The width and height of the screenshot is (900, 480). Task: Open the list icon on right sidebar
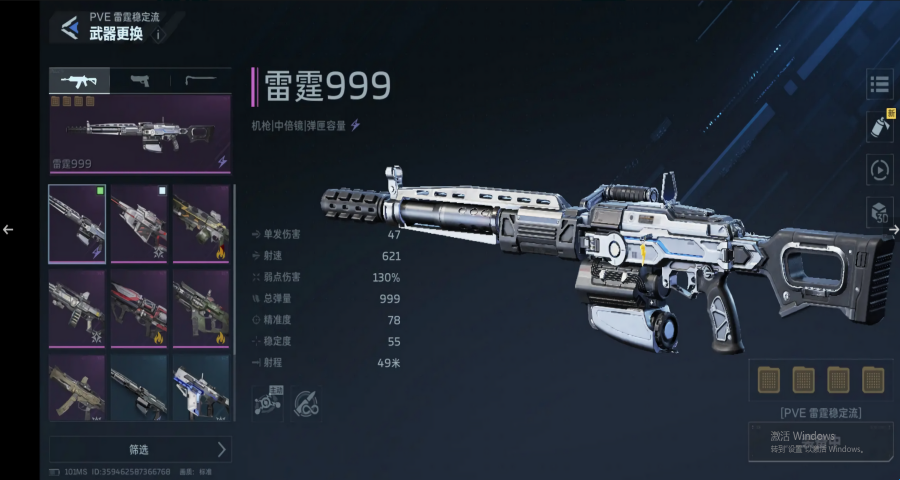pos(879,85)
